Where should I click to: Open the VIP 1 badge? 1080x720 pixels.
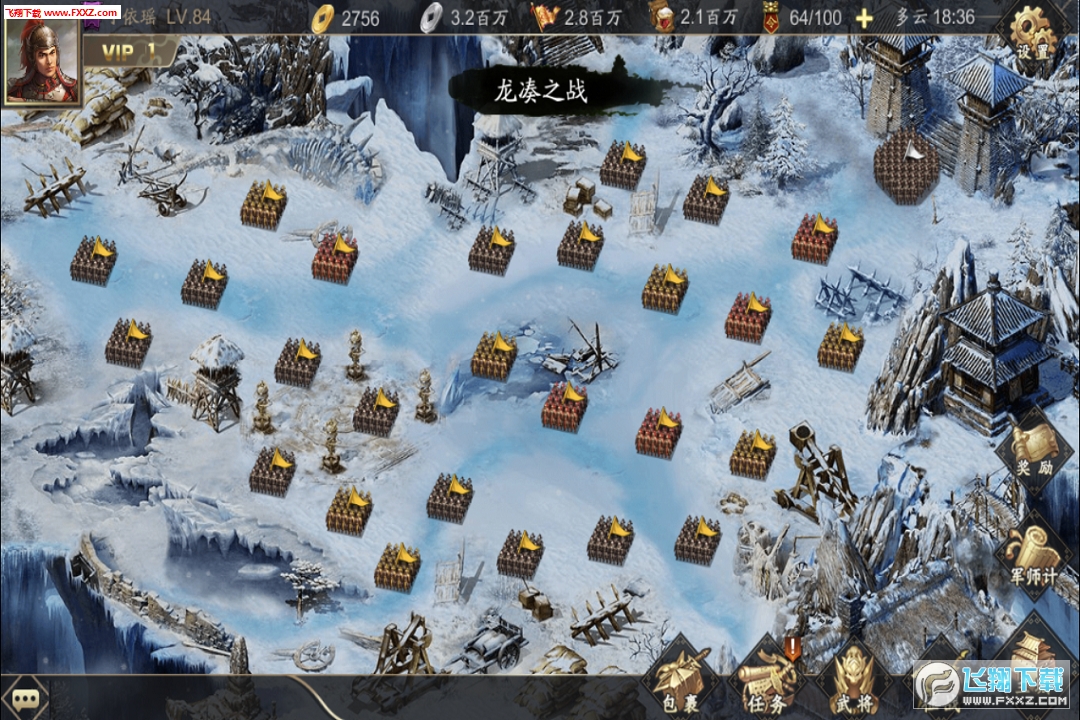click(128, 52)
